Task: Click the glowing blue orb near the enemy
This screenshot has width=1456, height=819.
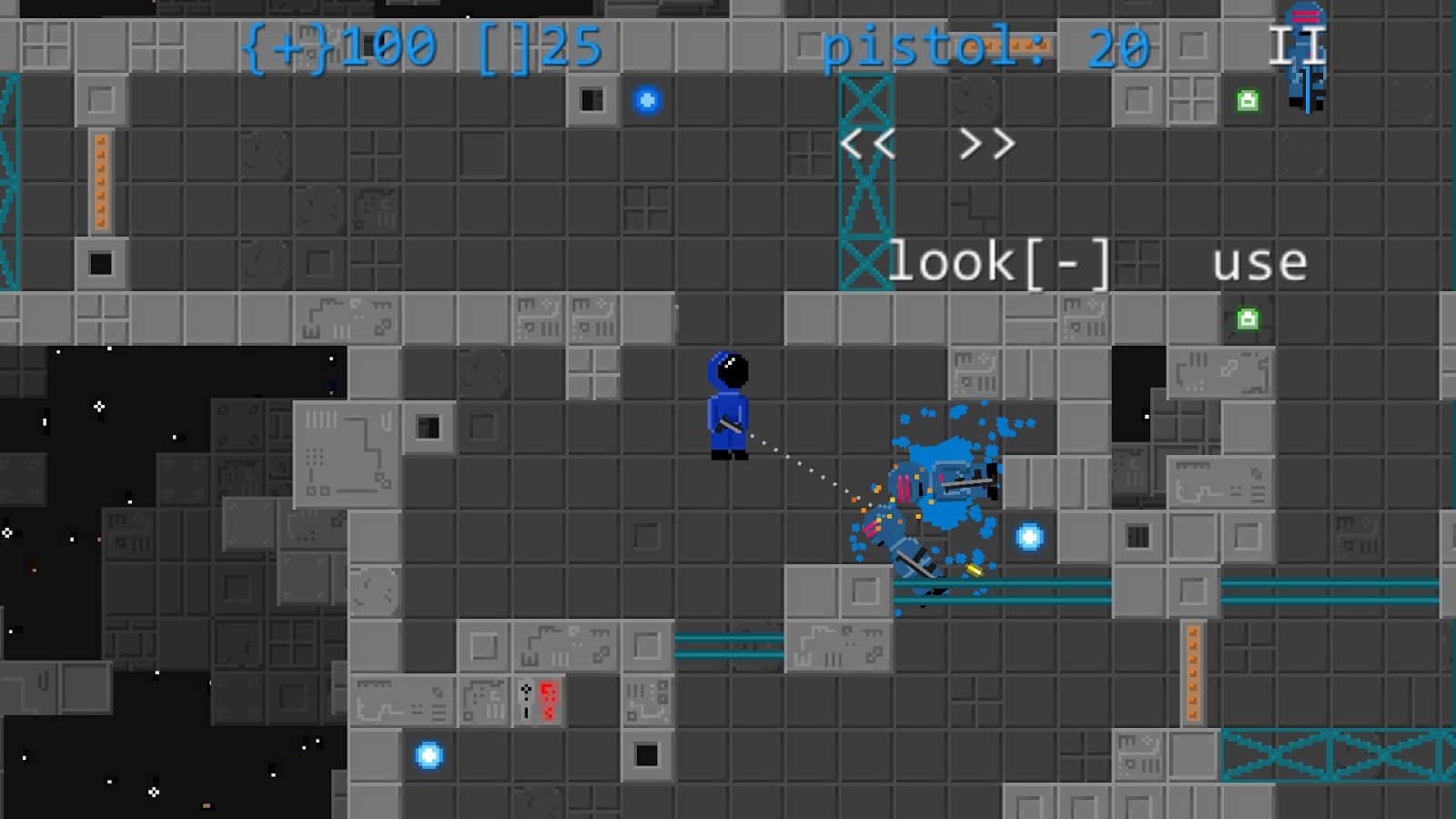Action: click(x=1030, y=536)
